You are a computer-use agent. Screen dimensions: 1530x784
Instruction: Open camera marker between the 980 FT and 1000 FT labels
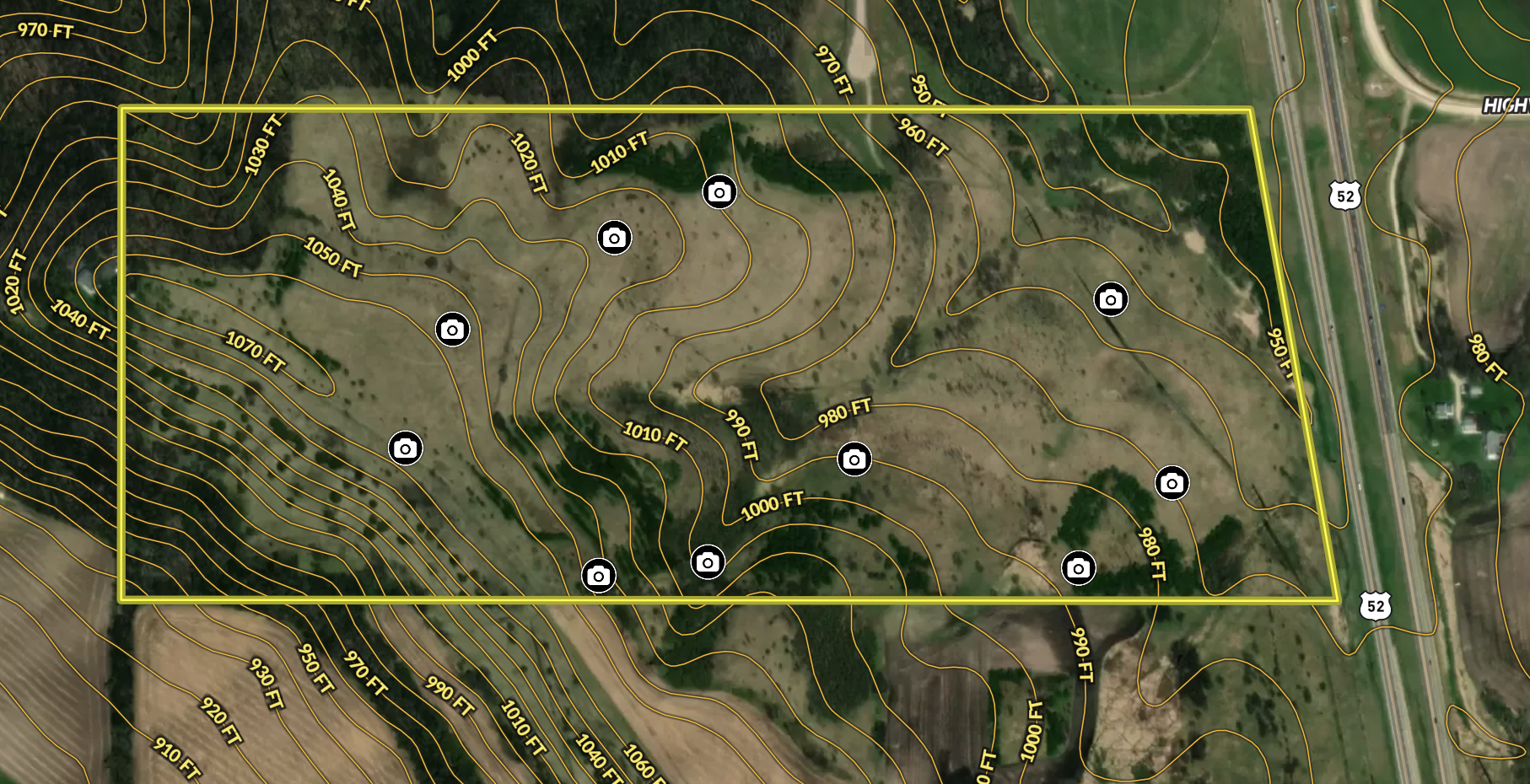pyautogui.click(x=854, y=459)
